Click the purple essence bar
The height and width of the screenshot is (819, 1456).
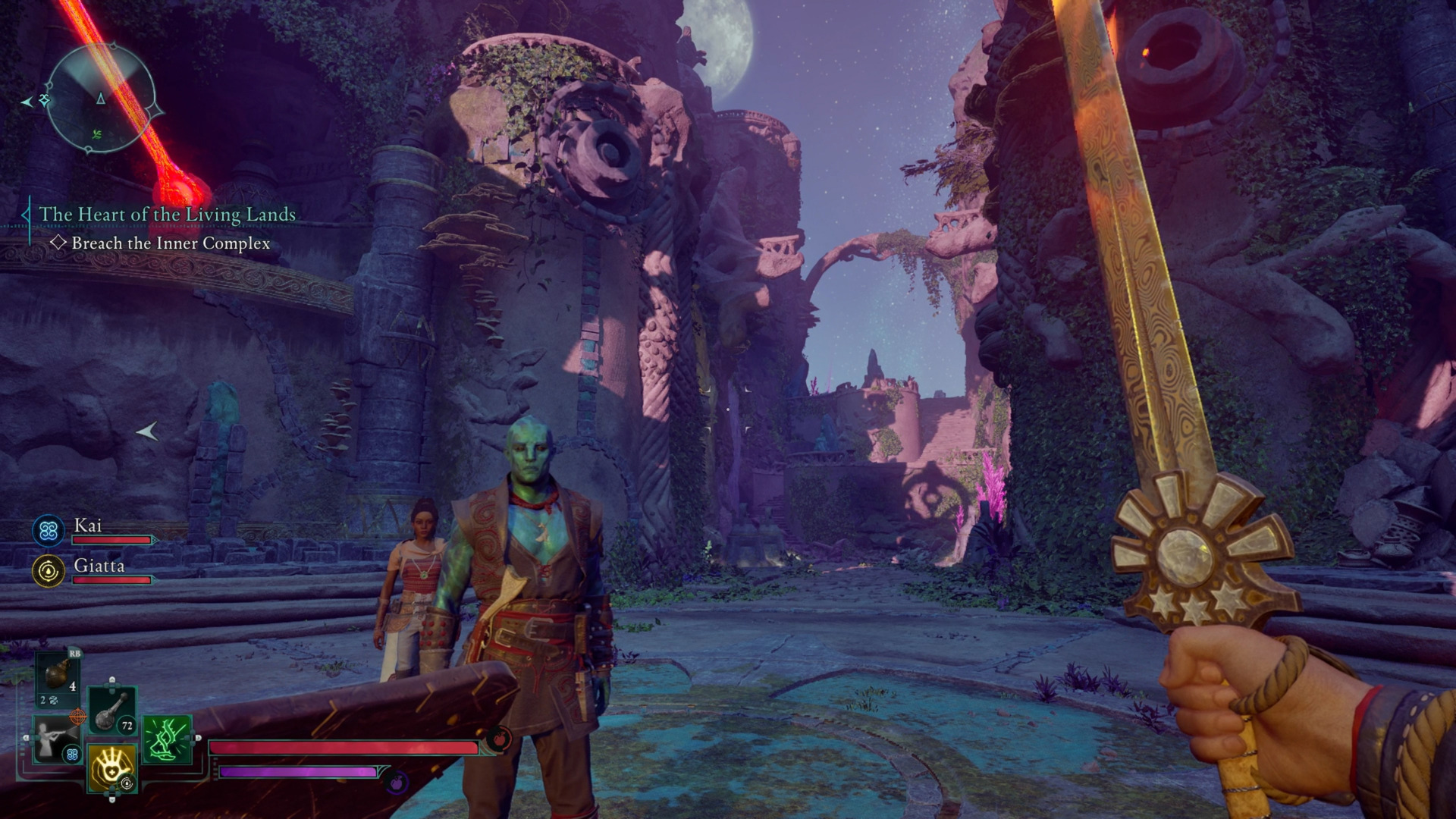point(296,773)
